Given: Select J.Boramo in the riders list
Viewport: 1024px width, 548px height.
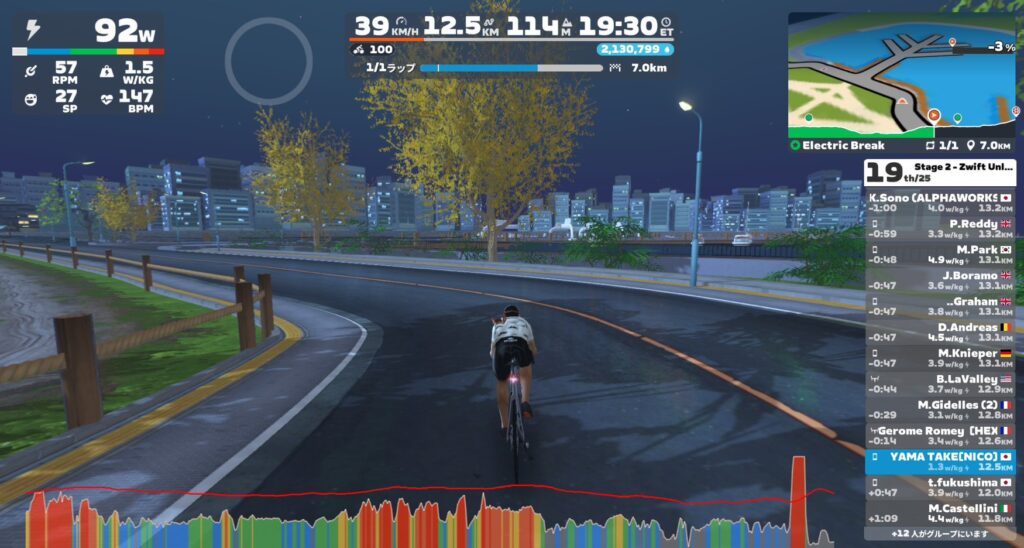Looking at the screenshot, I should click(x=939, y=281).
